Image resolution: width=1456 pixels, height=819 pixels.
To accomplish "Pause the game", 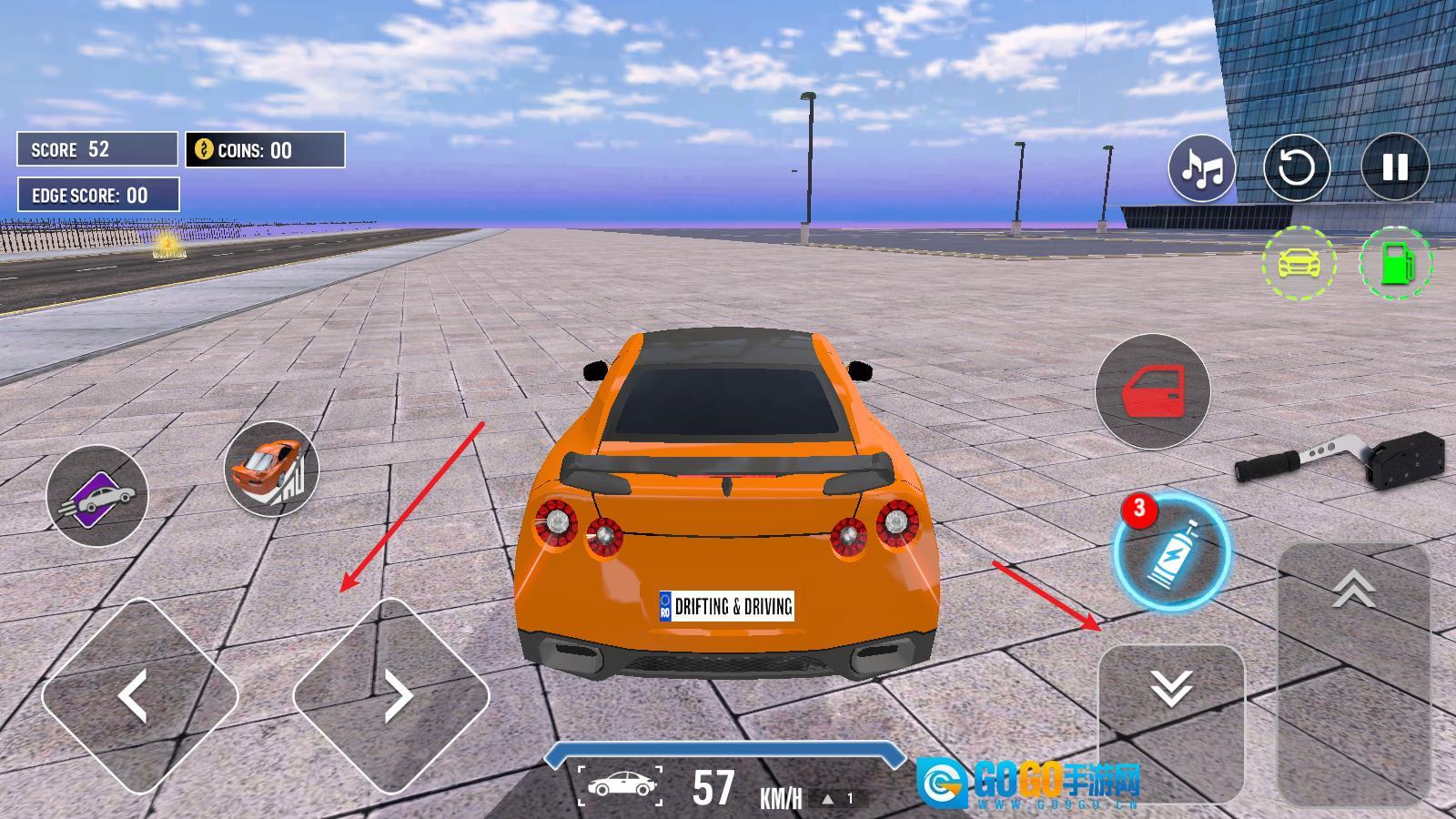I will tap(1394, 167).
